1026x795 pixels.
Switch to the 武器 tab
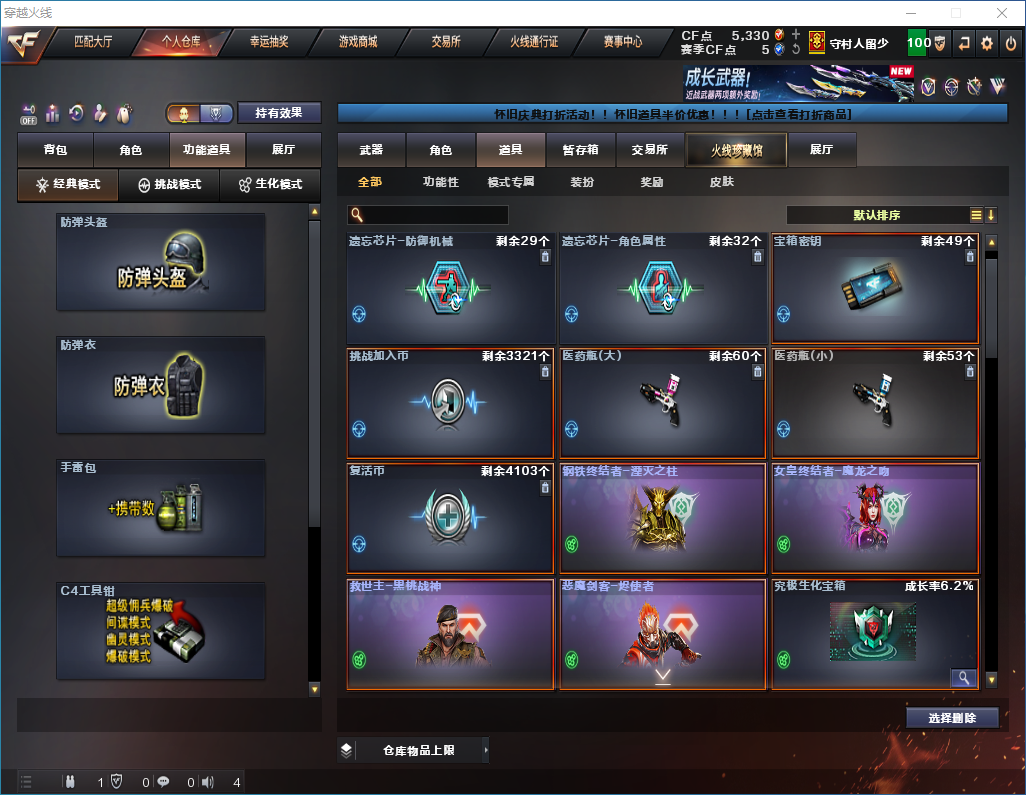coord(372,150)
